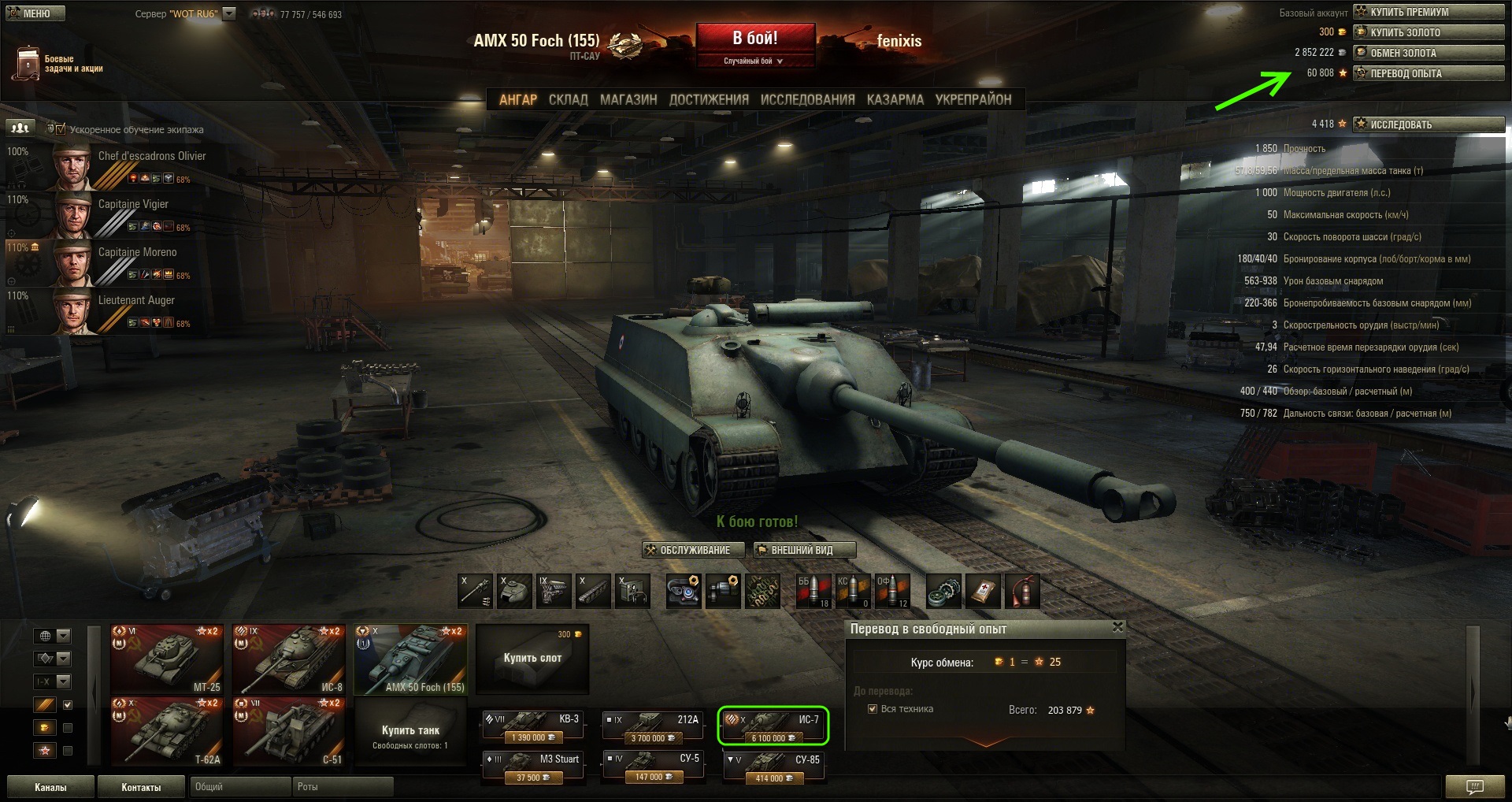Open the Каналы chat channels button
This screenshot has width=1512, height=802.
point(50,787)
